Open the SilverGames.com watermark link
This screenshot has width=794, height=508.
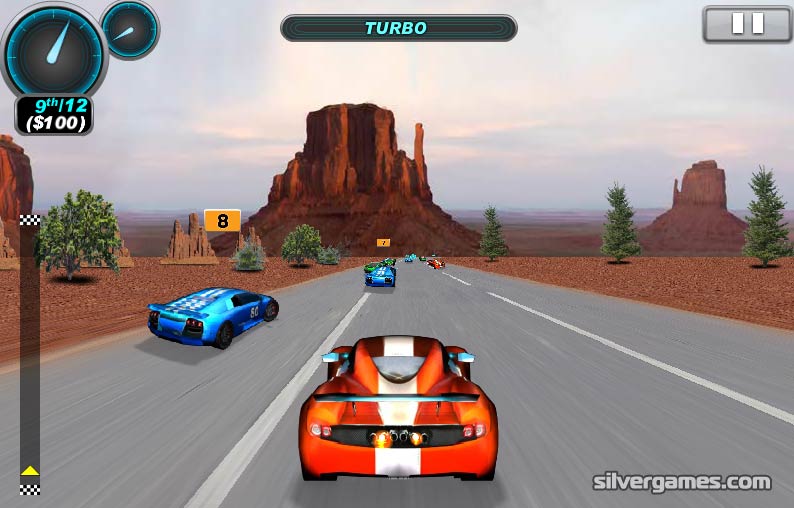point(682,482)
